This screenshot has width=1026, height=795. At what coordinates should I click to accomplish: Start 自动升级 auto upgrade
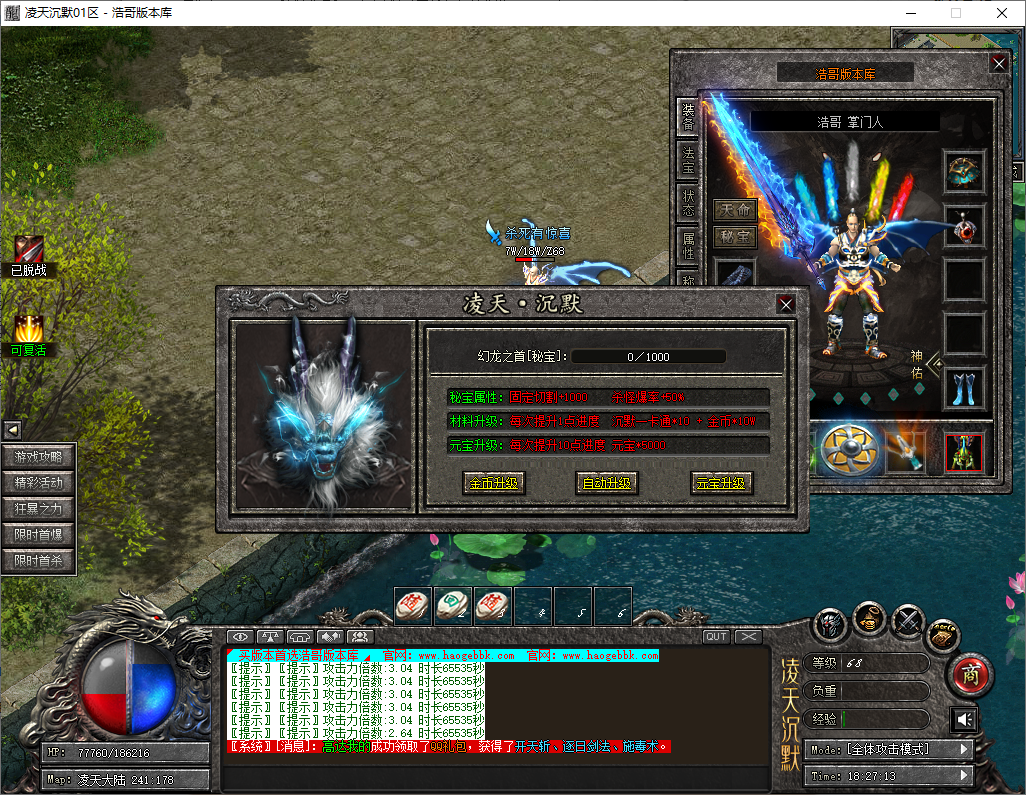tap(607, 484)
